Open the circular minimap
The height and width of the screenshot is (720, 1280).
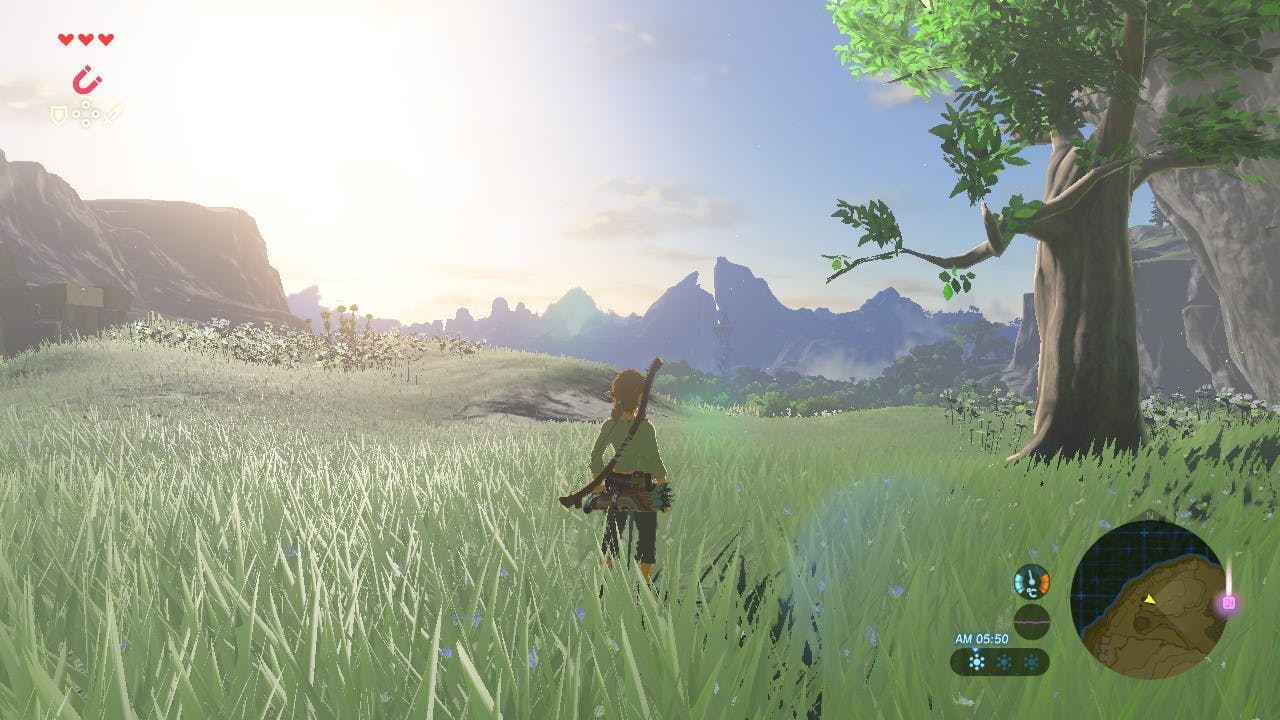point(1149,599)
